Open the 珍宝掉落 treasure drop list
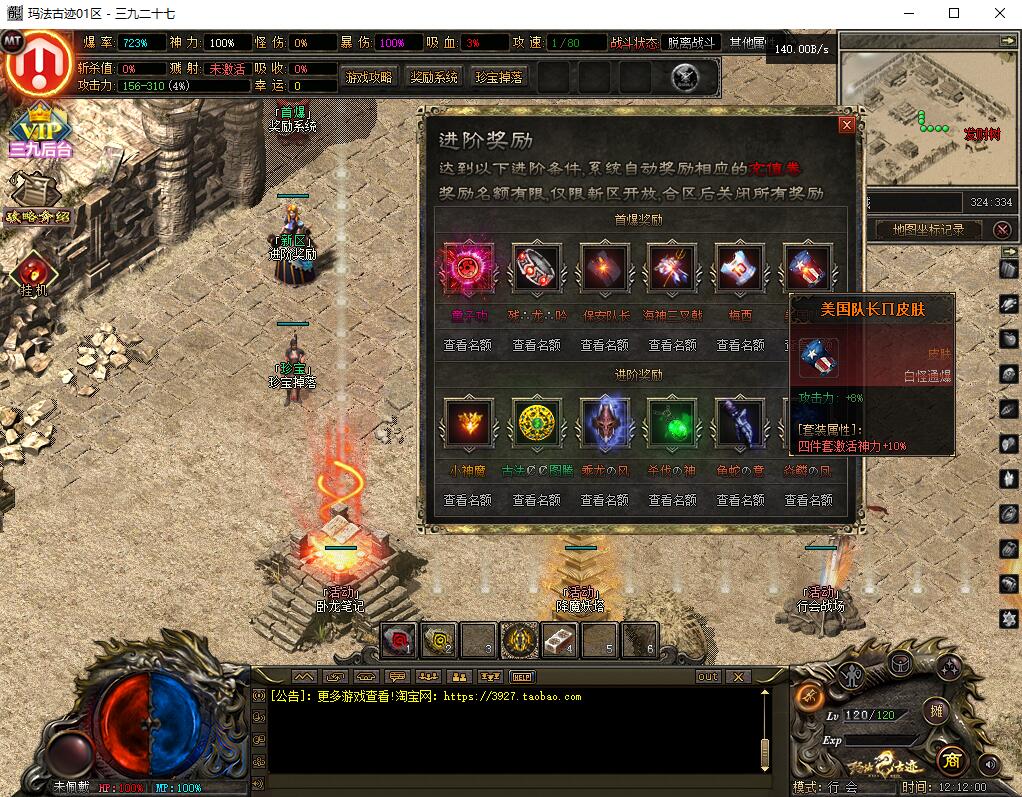The image size is (1022, 797). coord(499,77)
